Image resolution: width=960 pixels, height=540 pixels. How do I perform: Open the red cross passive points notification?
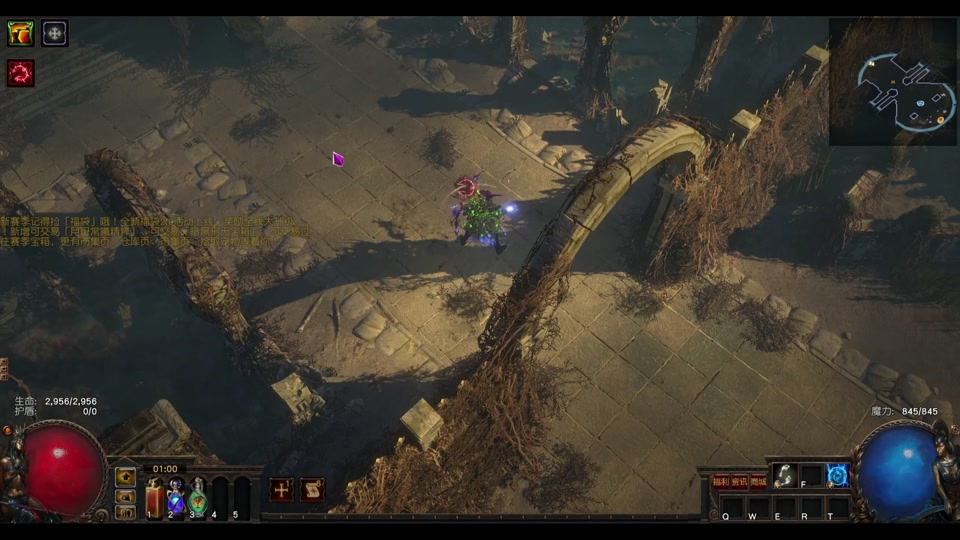pos(282,490)
